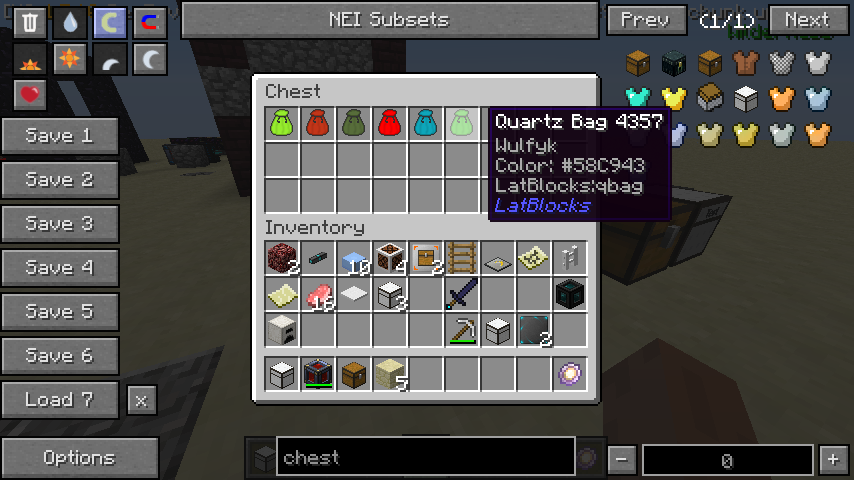Toggle rain with the water drop icon
The height and width of the screenshot is (480, 854).
[70, 22]
